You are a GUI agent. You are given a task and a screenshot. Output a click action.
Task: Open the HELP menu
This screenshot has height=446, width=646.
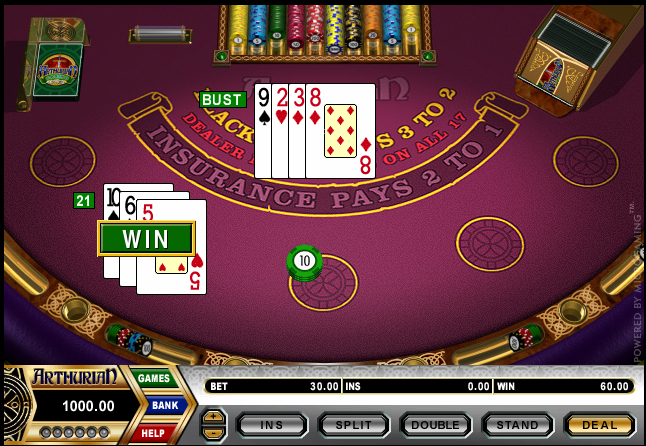[155, 432]
